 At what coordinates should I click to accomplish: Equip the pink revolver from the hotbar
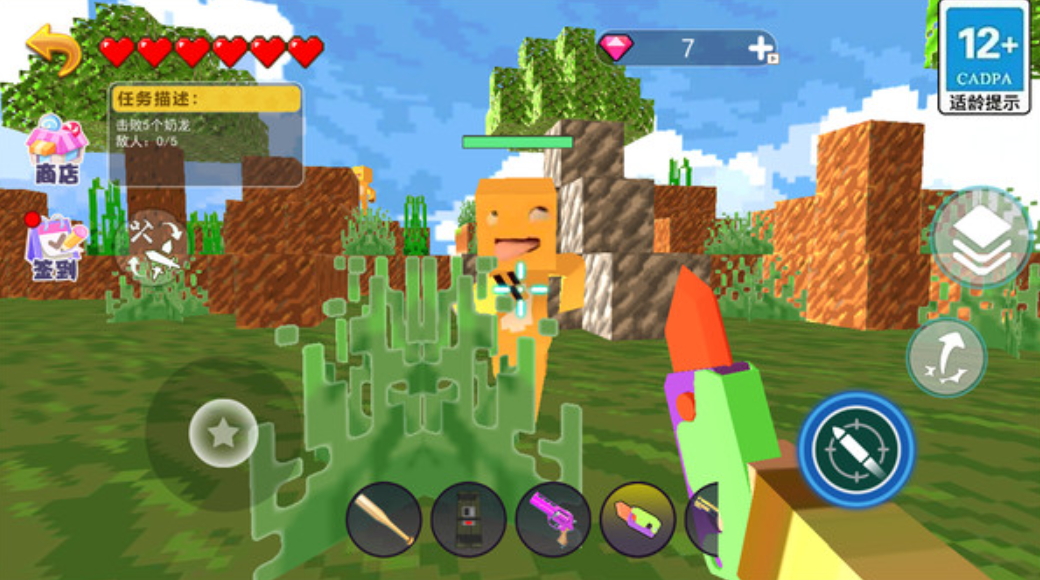(x=553, y=519)
